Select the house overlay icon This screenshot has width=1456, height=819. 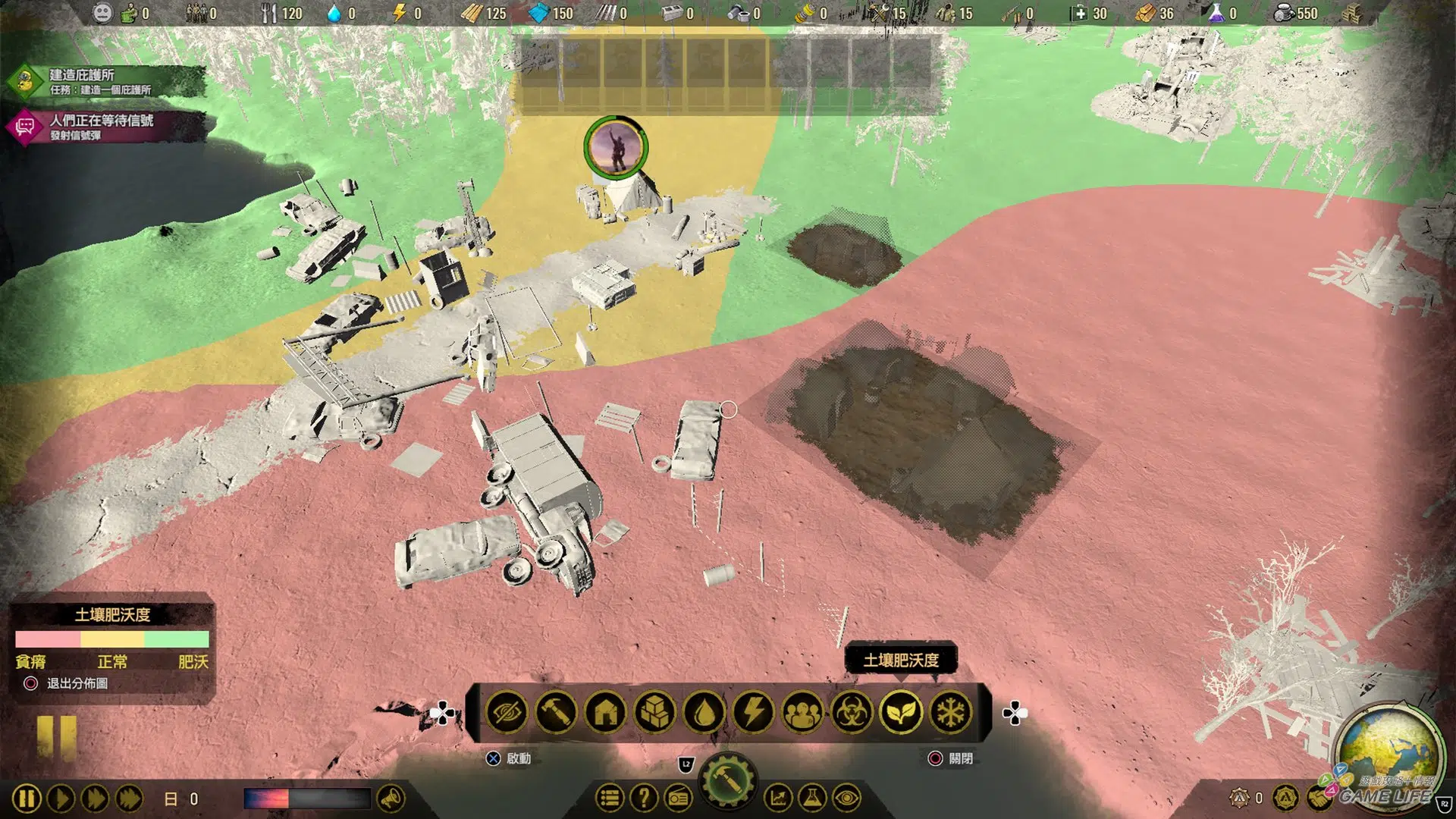click(x=605, y=713)
